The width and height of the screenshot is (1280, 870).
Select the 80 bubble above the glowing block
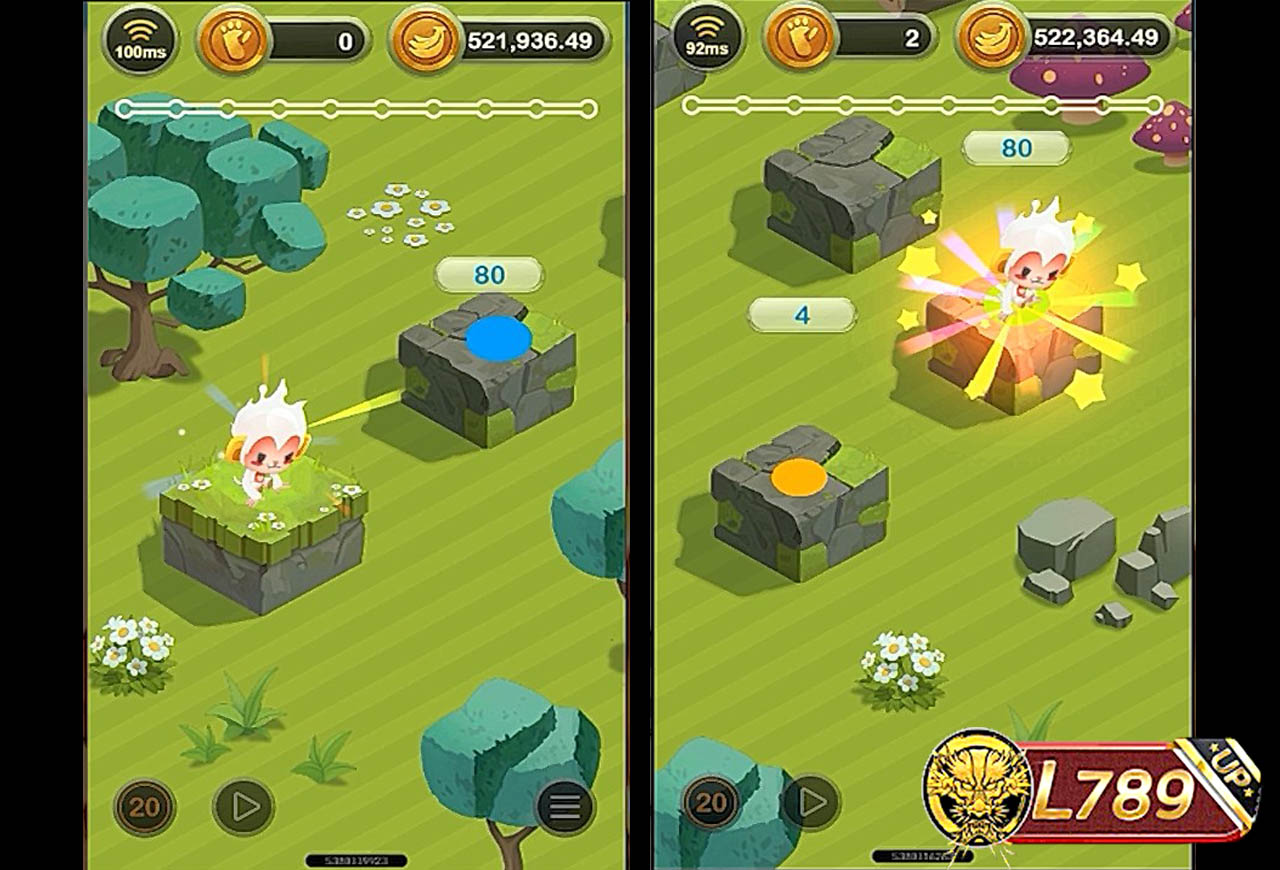coord(1014,146)
